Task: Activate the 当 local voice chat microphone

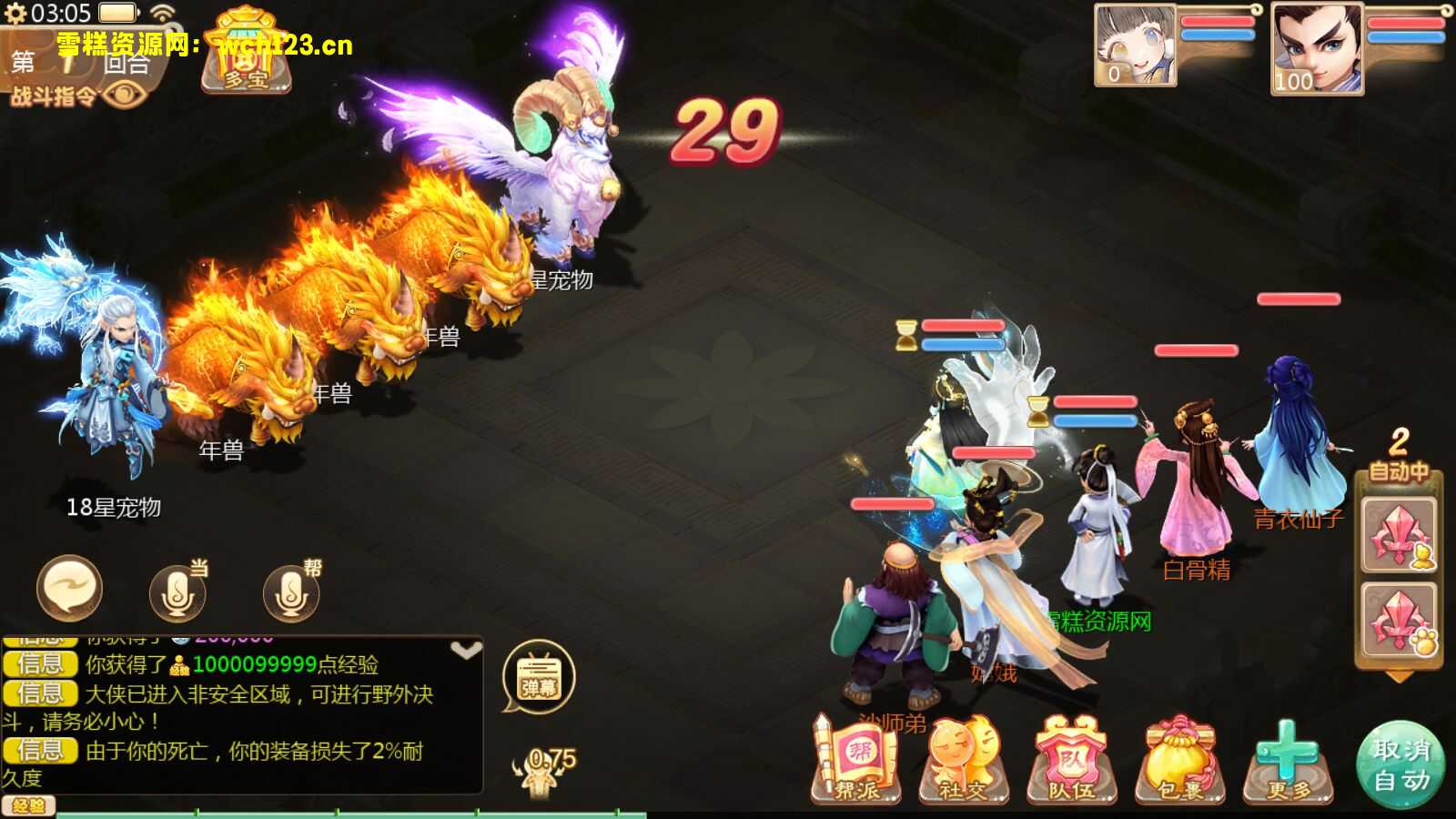Action: point(178,591)
